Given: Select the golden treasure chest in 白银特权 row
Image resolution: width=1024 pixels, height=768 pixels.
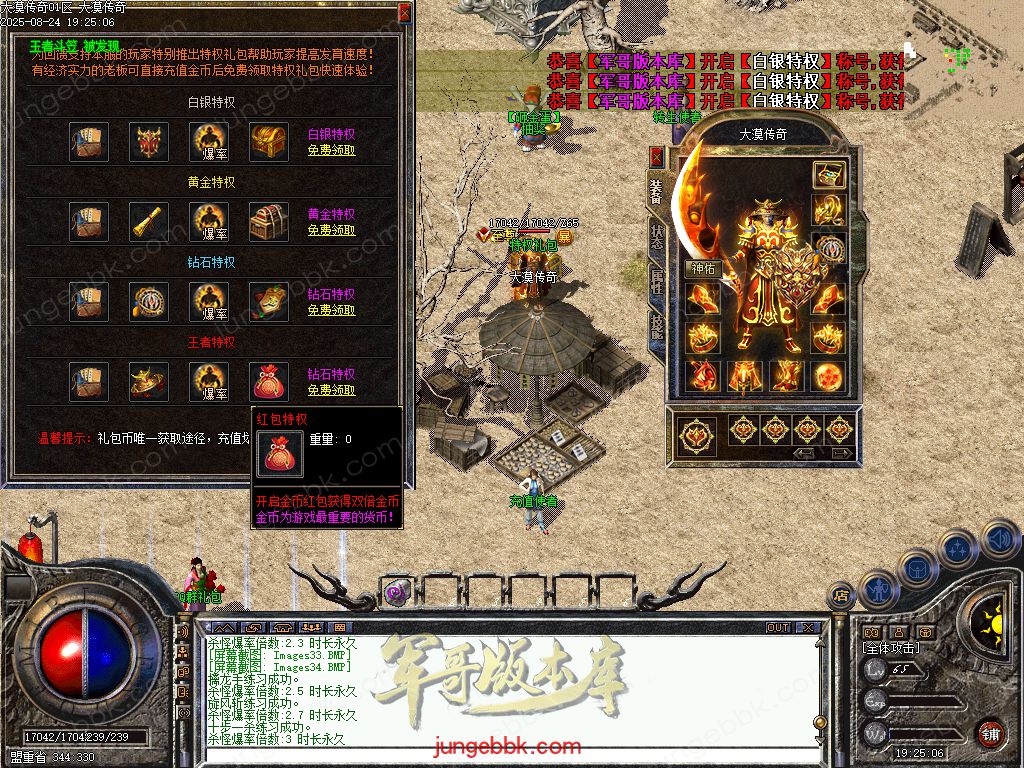Looking at the screenshot, I should coord(269,141).
